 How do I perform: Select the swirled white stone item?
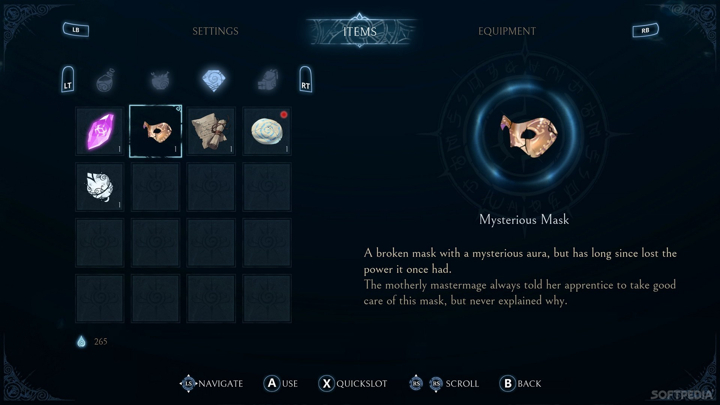(267, 131)
